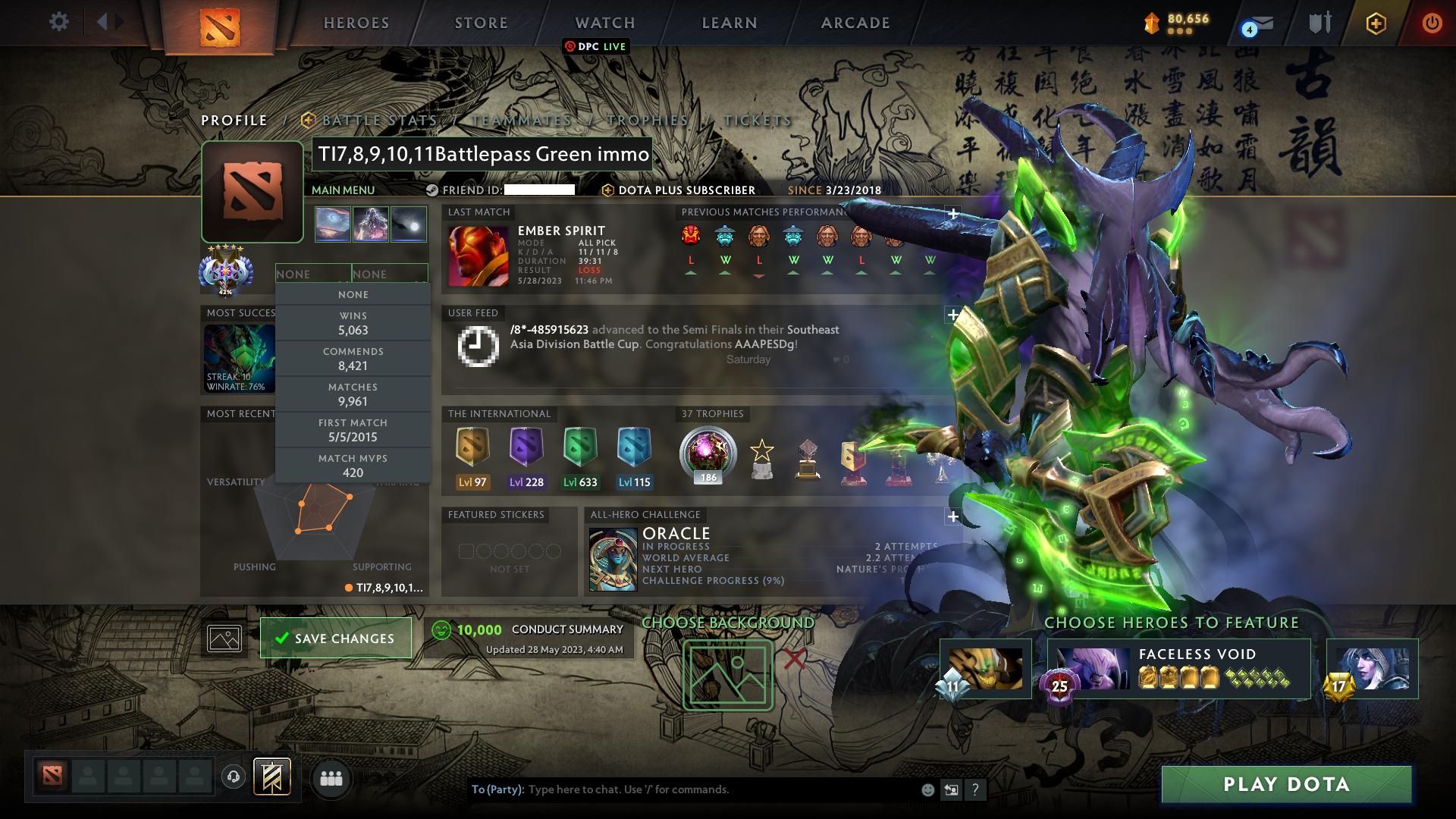Open the right NONE stat dropdown
This screenshot has width=1456, height=819.
tap(390, 273)
